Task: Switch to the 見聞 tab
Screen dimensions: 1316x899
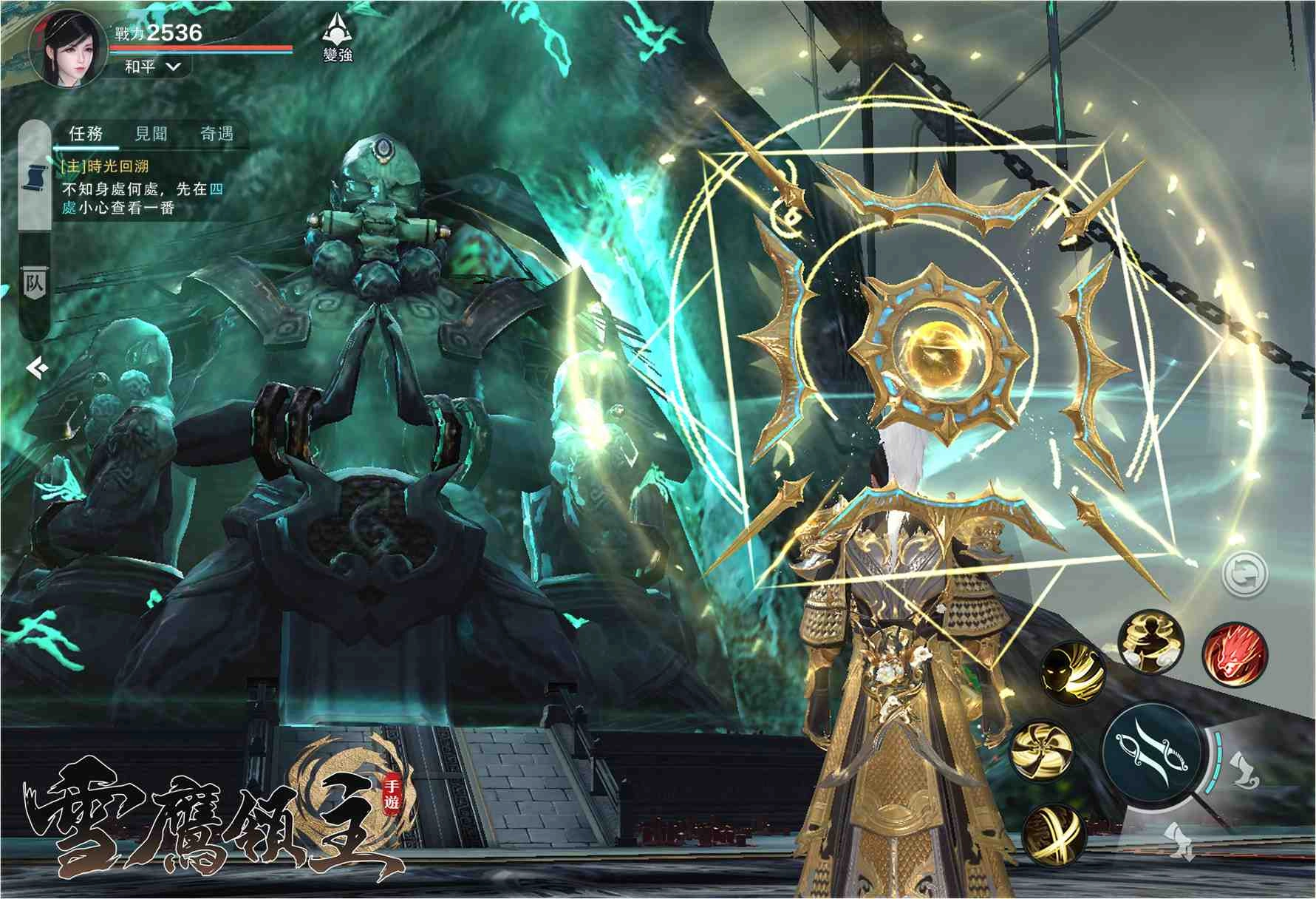Action: [151, 133]
